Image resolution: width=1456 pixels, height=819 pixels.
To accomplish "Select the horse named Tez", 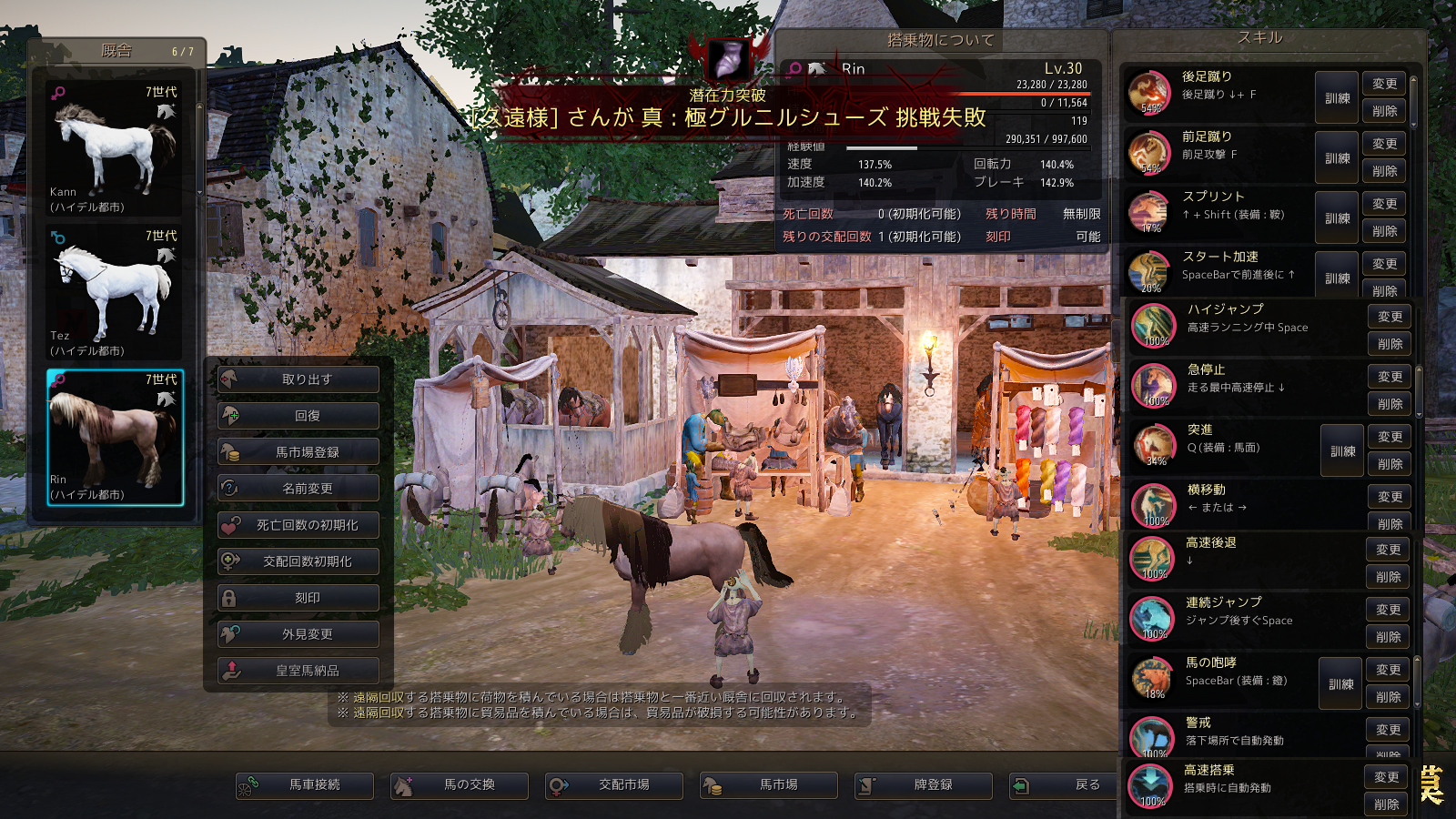I will (115, 293).
